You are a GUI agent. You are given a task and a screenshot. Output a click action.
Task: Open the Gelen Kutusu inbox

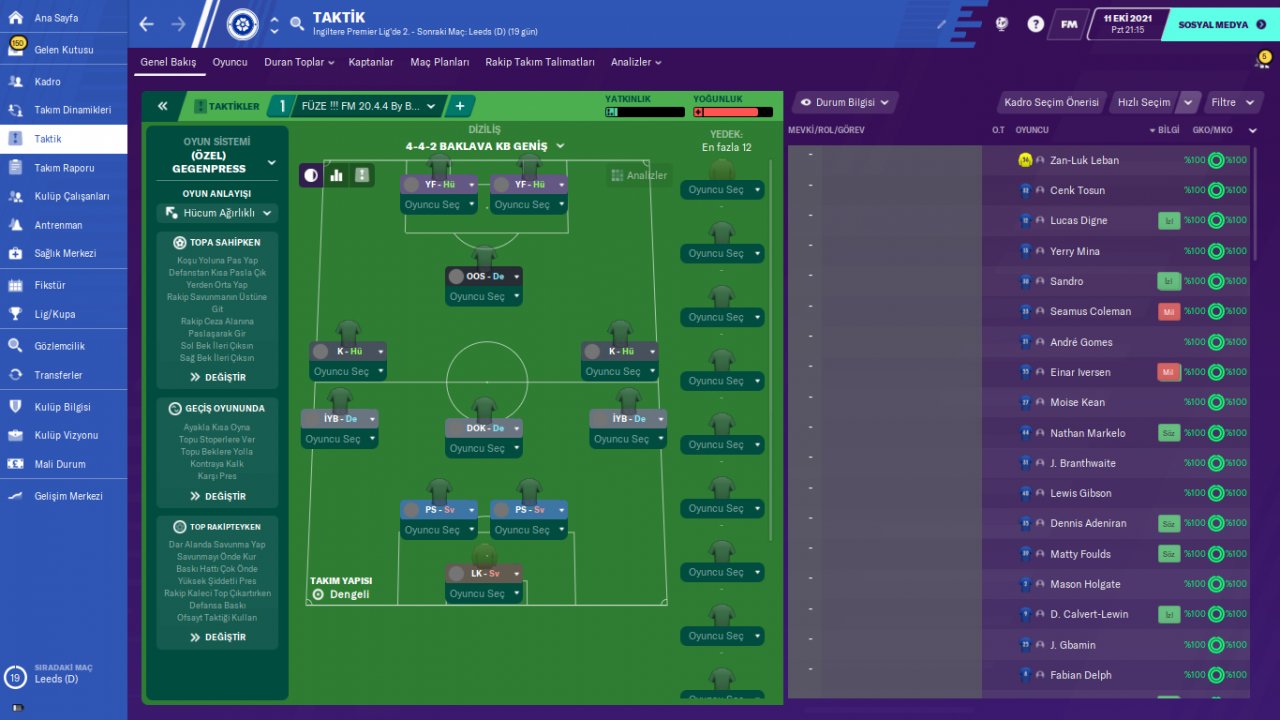(x=63, y=50)
